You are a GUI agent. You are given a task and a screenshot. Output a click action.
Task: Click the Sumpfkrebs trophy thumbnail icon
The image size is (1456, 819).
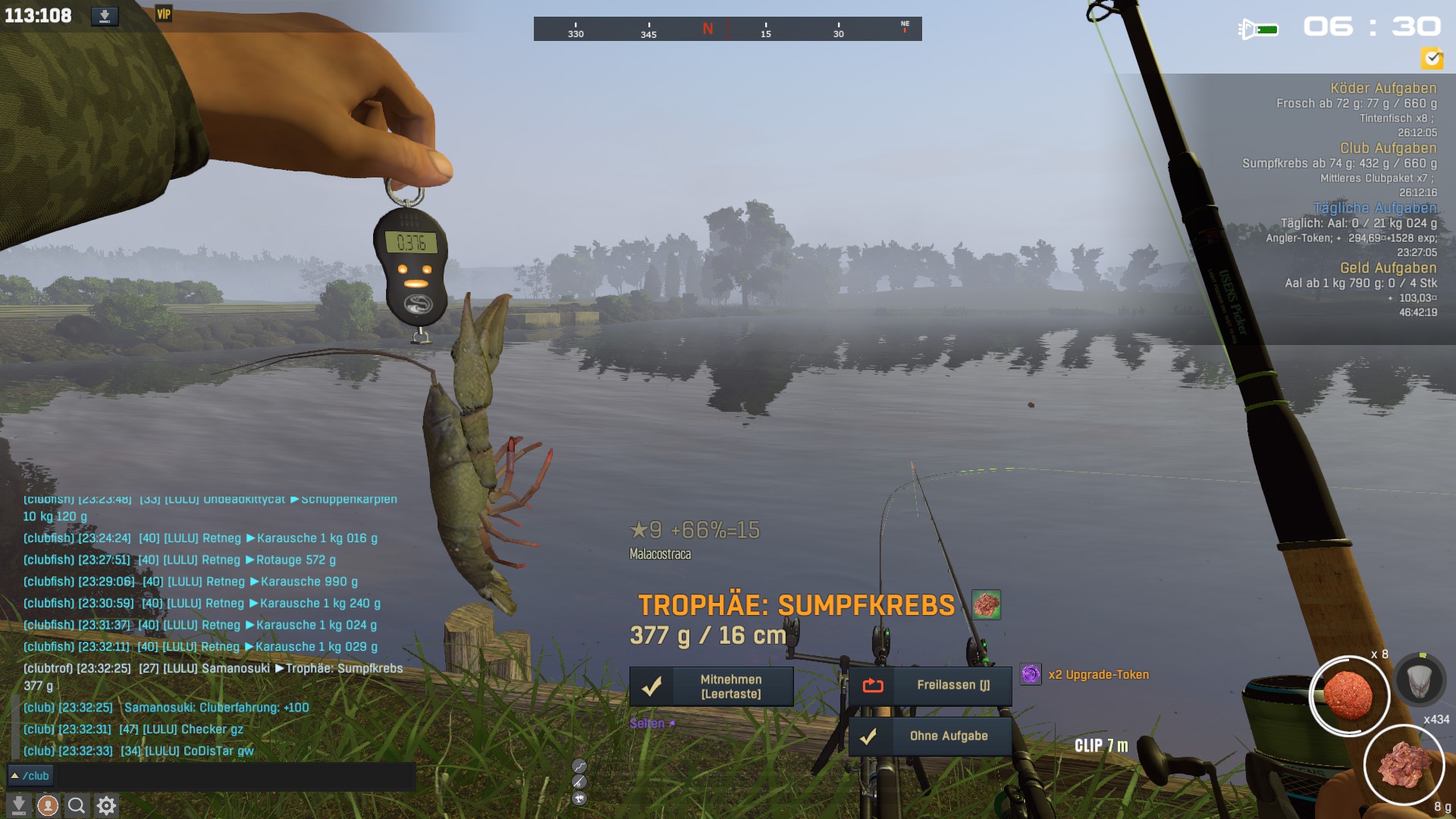point(986,605)
